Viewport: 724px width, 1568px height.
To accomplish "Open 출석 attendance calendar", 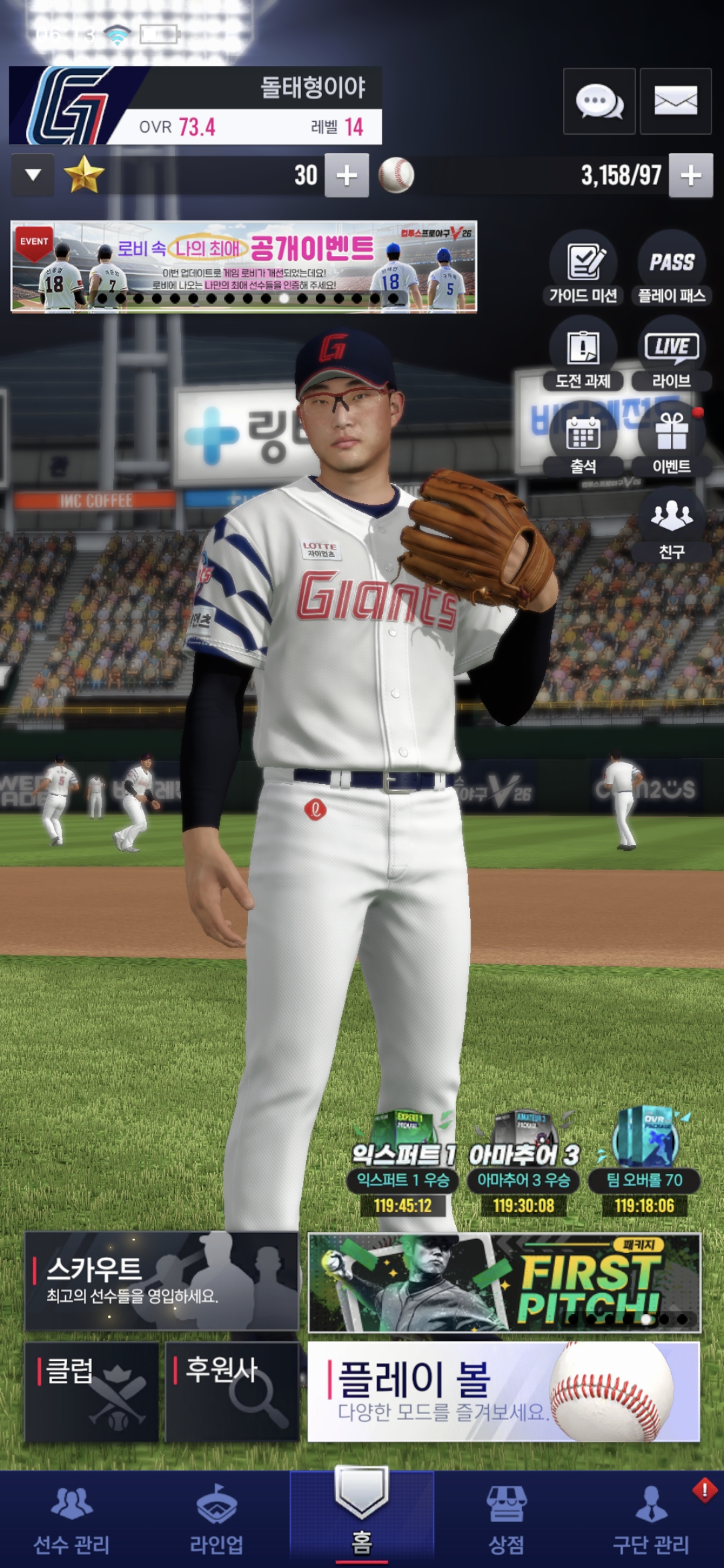I will pyautogui.click(x=583, y=440).
